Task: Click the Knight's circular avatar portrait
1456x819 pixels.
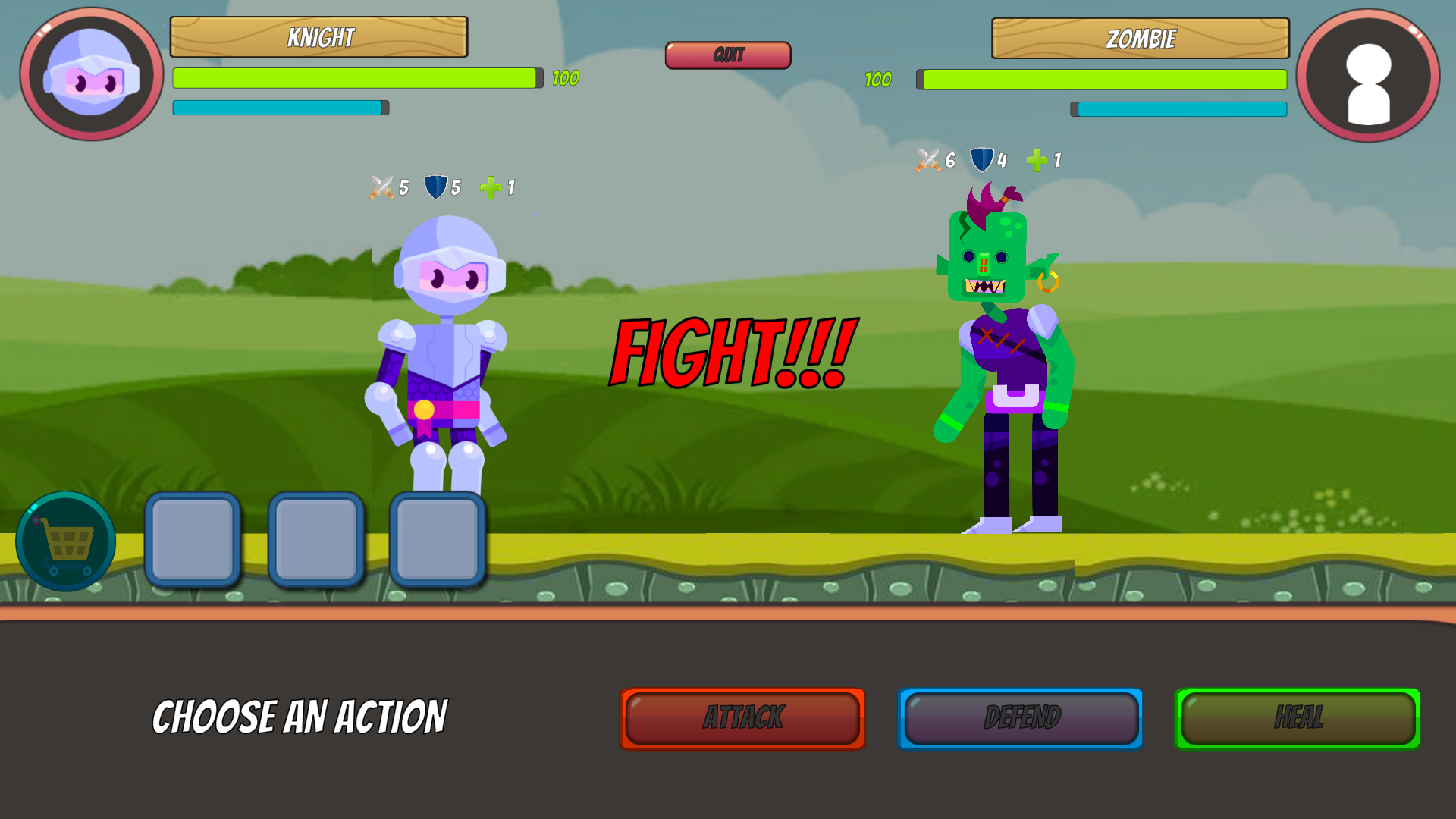Action: click(x=89, y=72)
